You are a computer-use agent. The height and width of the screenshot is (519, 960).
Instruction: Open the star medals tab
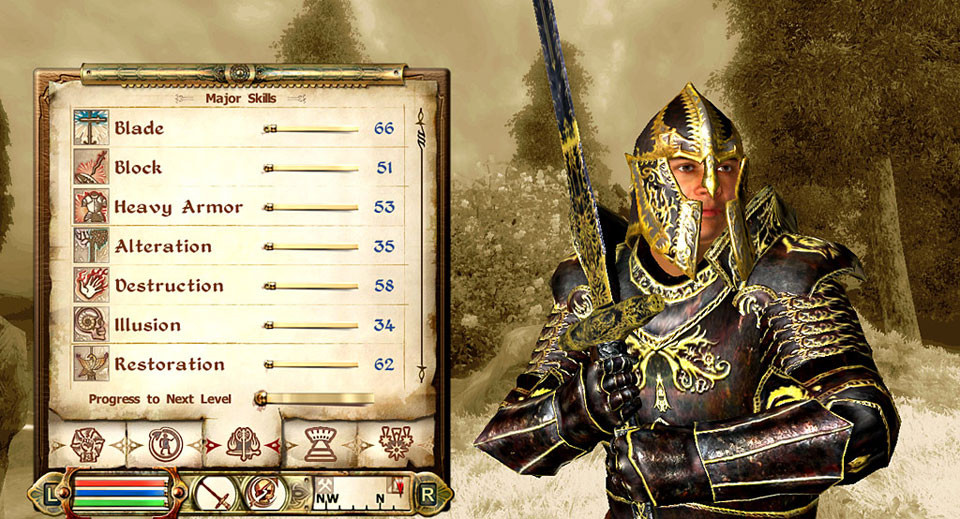pyautogui.click(x=396, y=443)
